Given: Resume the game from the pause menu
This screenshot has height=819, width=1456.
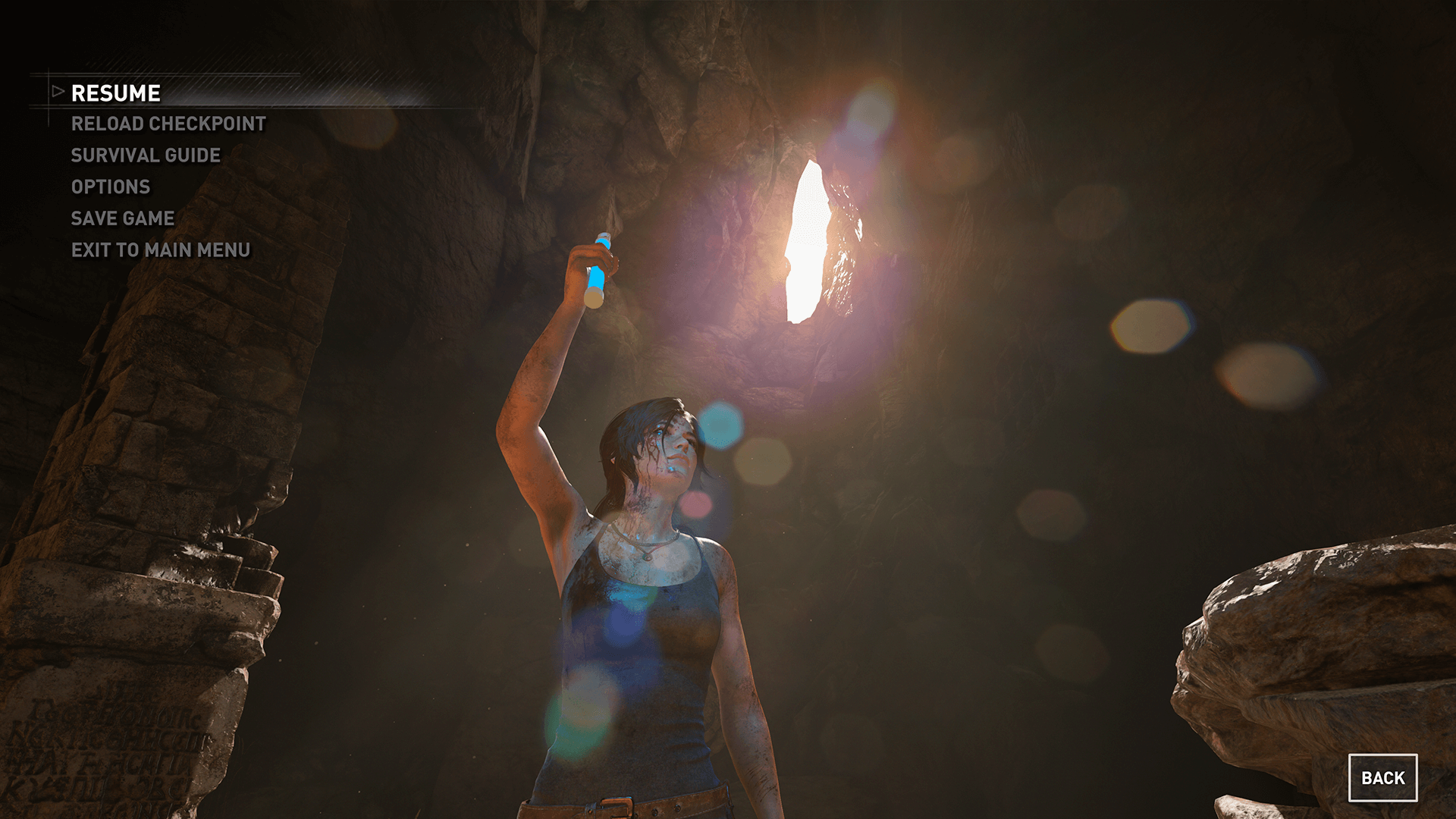Looking at the screenshot, I should [115, 93].
